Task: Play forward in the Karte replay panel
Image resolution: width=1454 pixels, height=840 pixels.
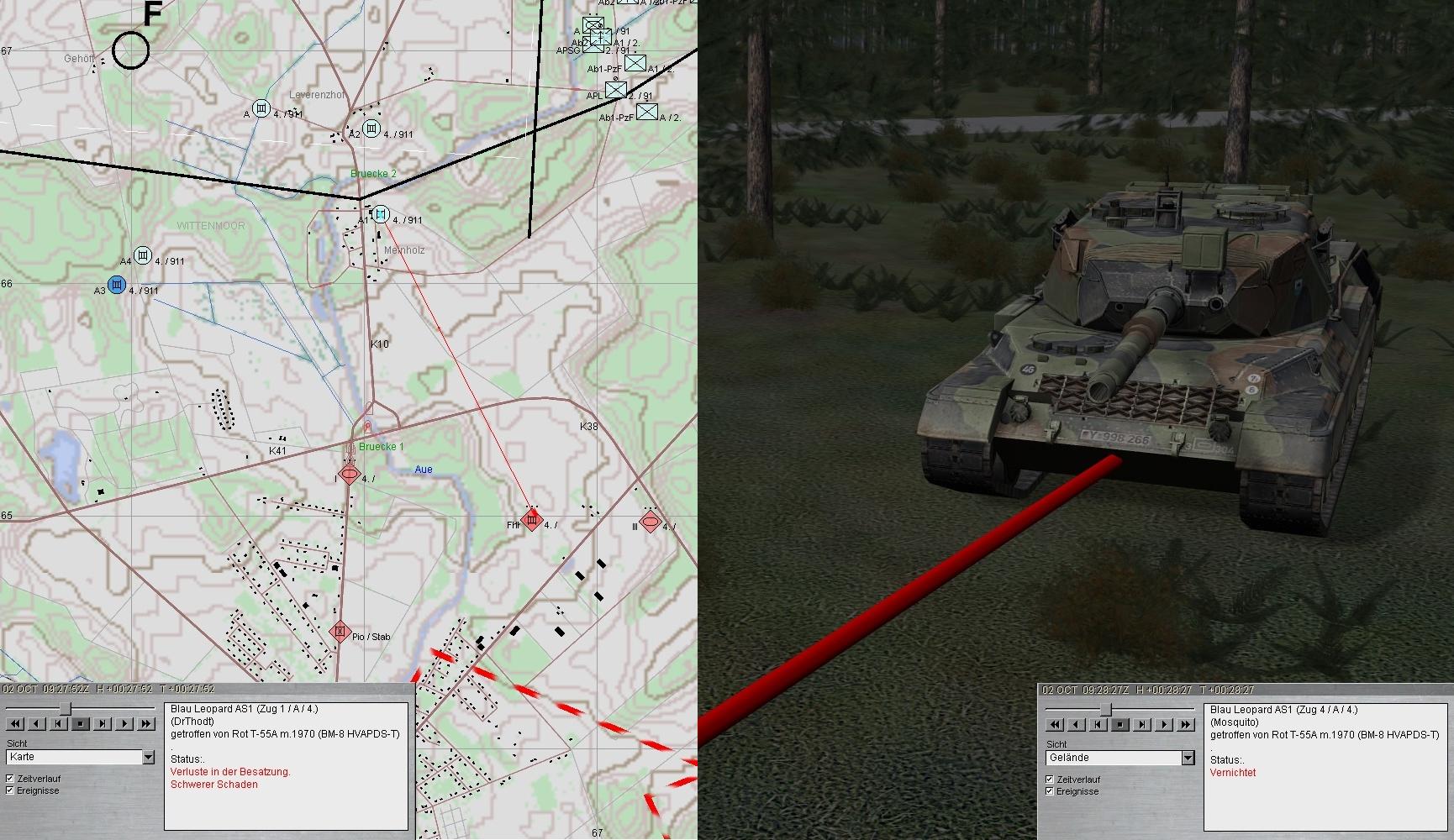Action: pos(124,723)
